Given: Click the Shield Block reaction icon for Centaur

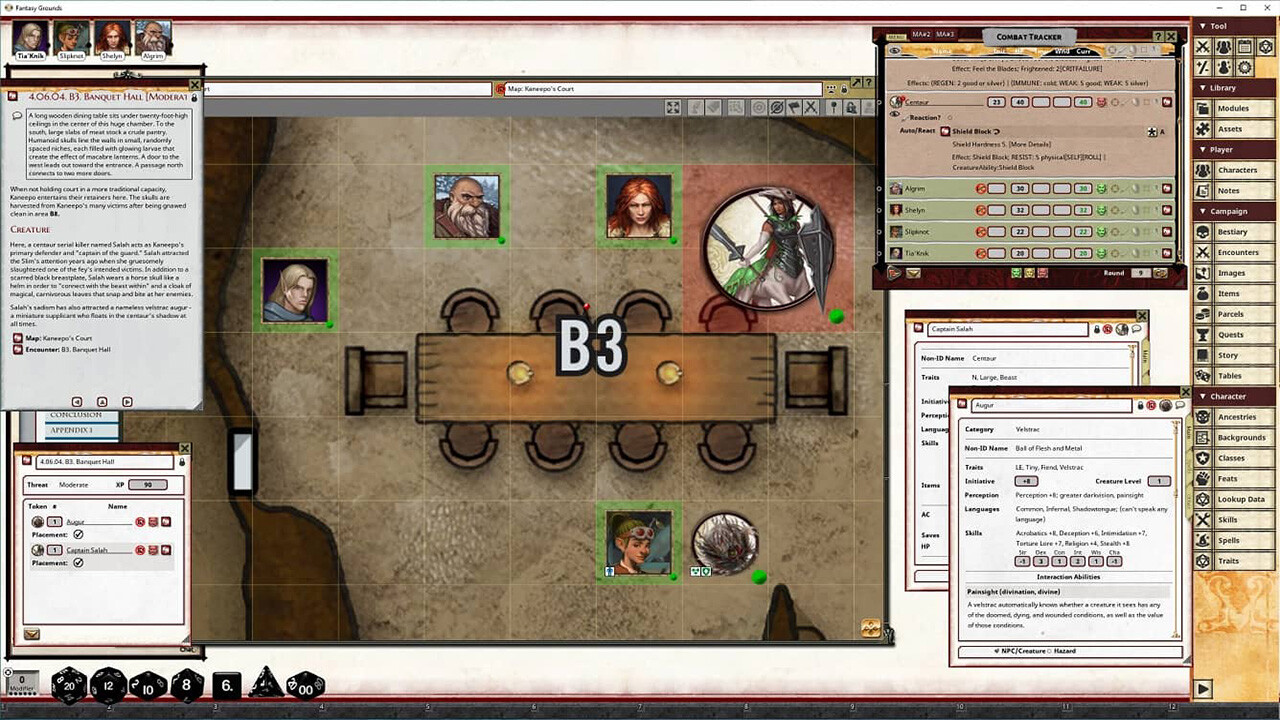Looking at the screenshot, I should pos(944,131).
